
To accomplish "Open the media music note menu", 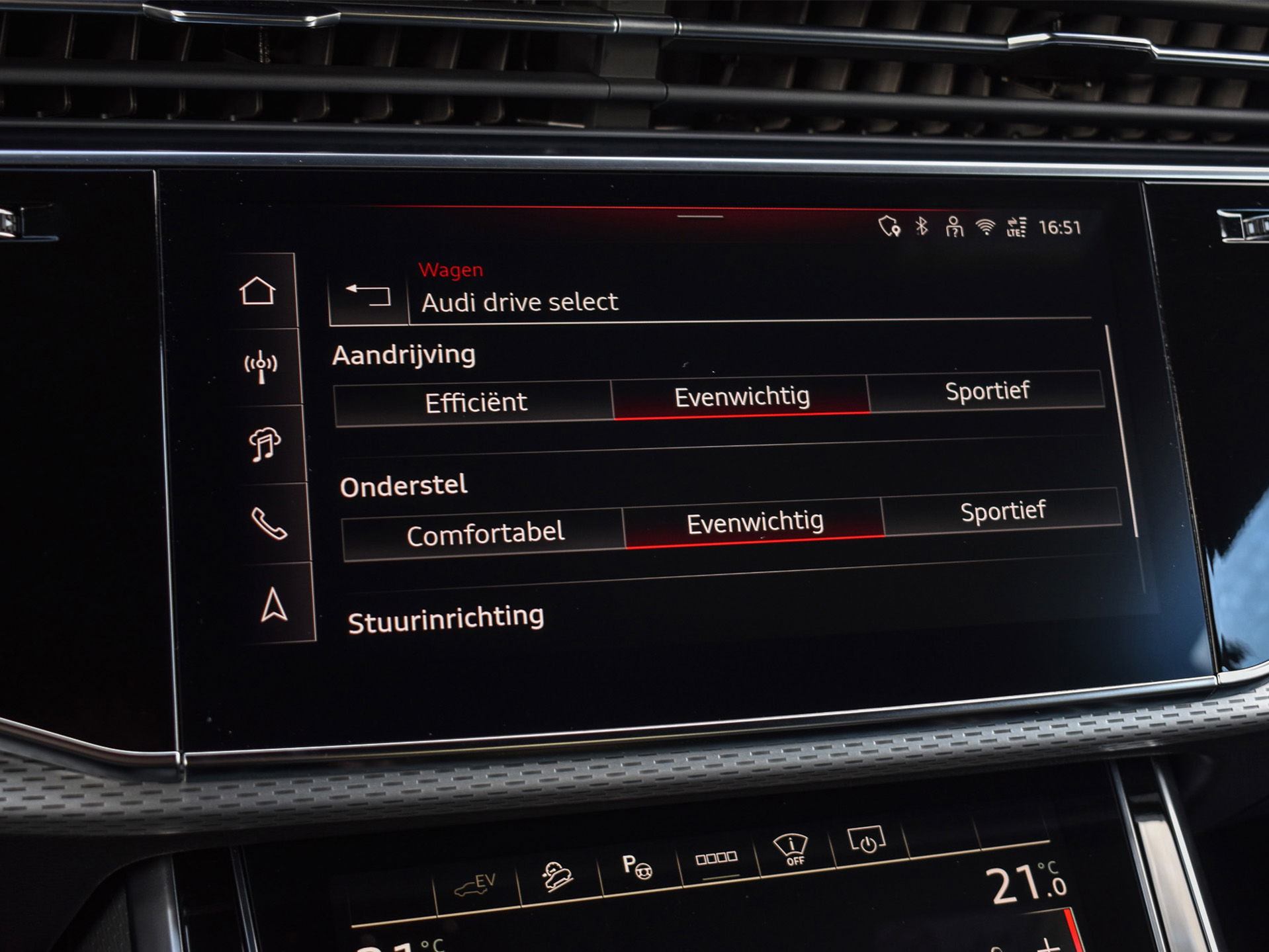I will click(265, 443).
